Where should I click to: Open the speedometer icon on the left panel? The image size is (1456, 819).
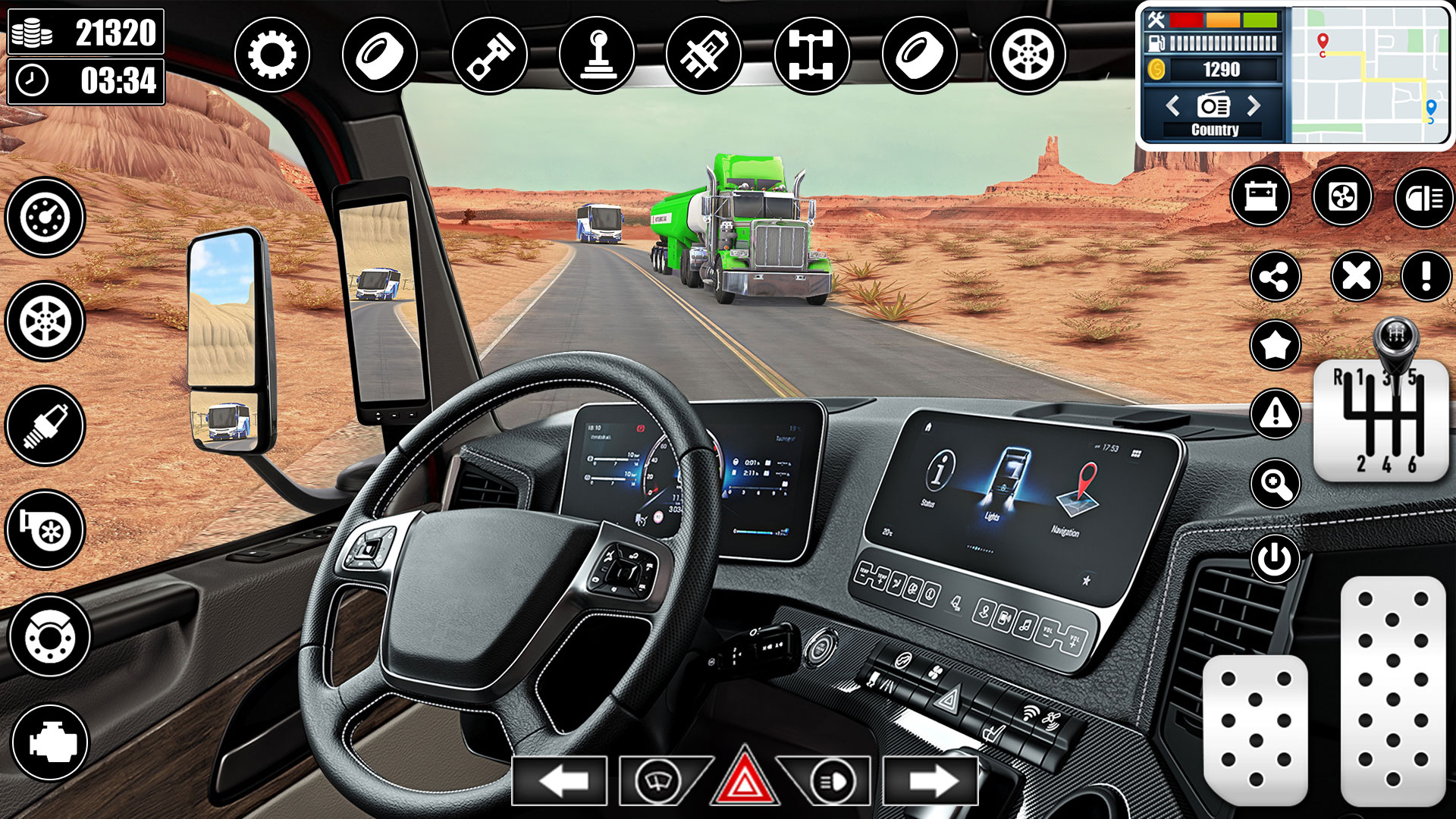pyautogui.click(x=44, y=218)
